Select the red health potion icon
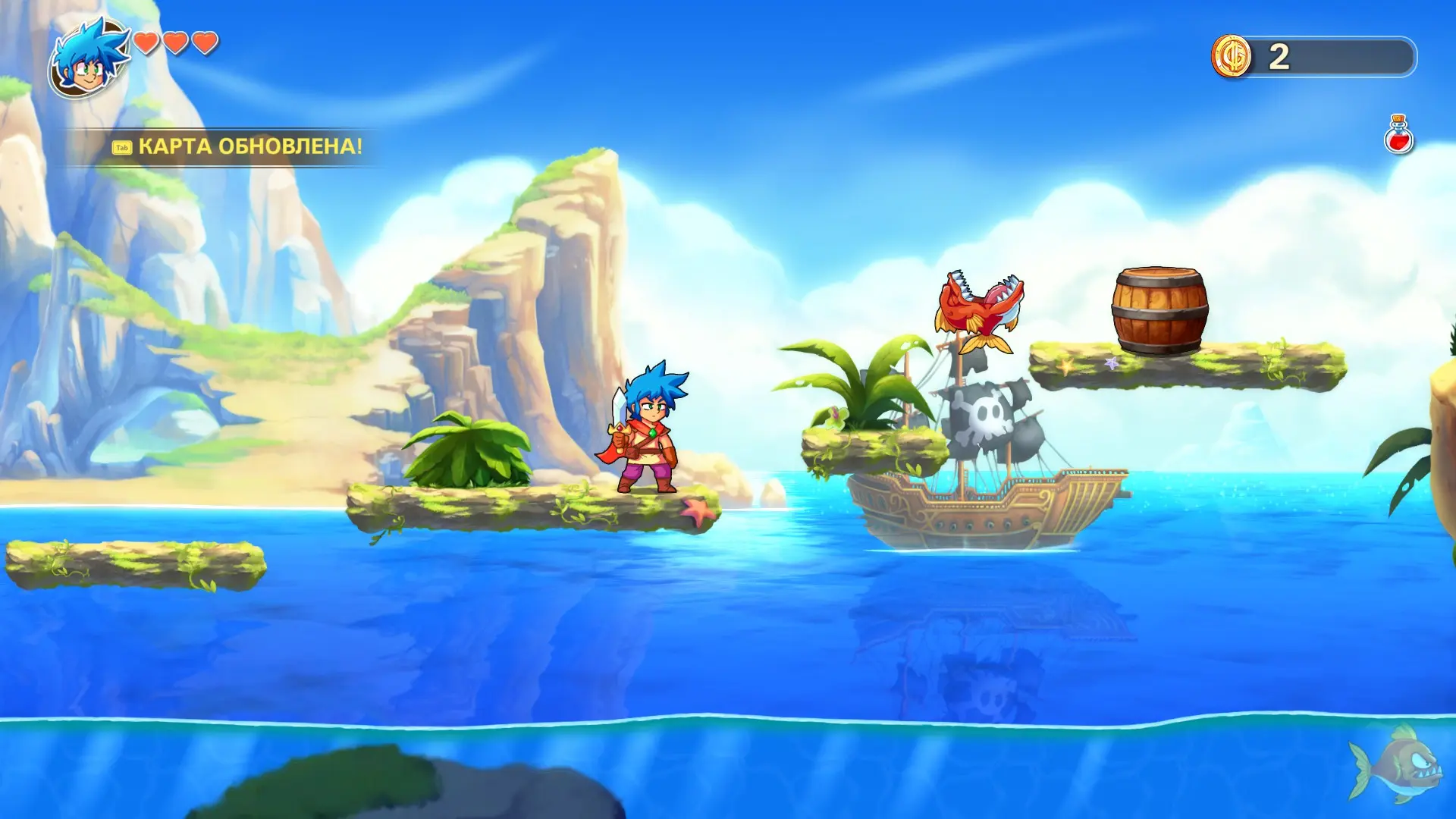 (x=1398, y=135)
